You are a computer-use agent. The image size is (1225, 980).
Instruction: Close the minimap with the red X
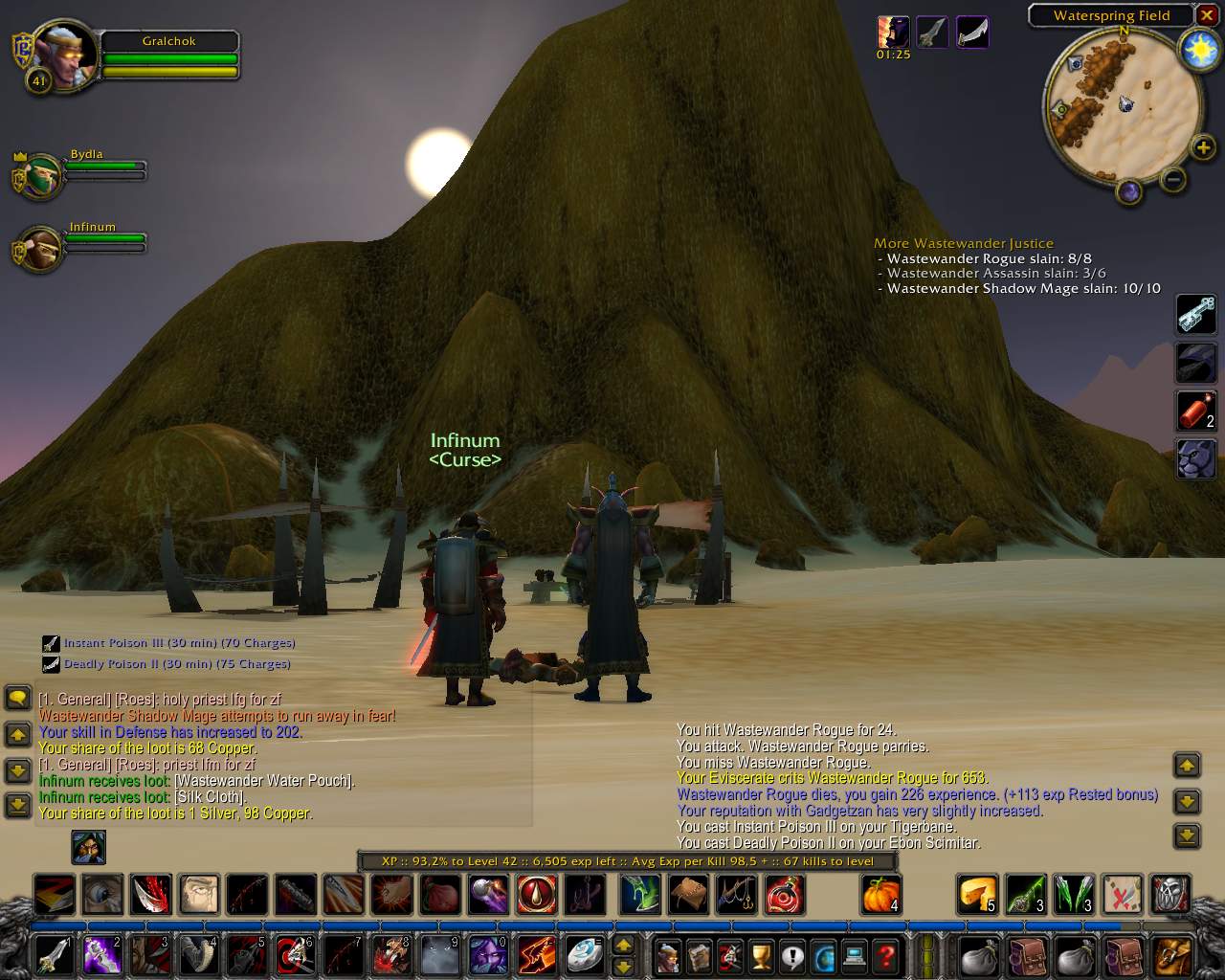(1207, 16)
